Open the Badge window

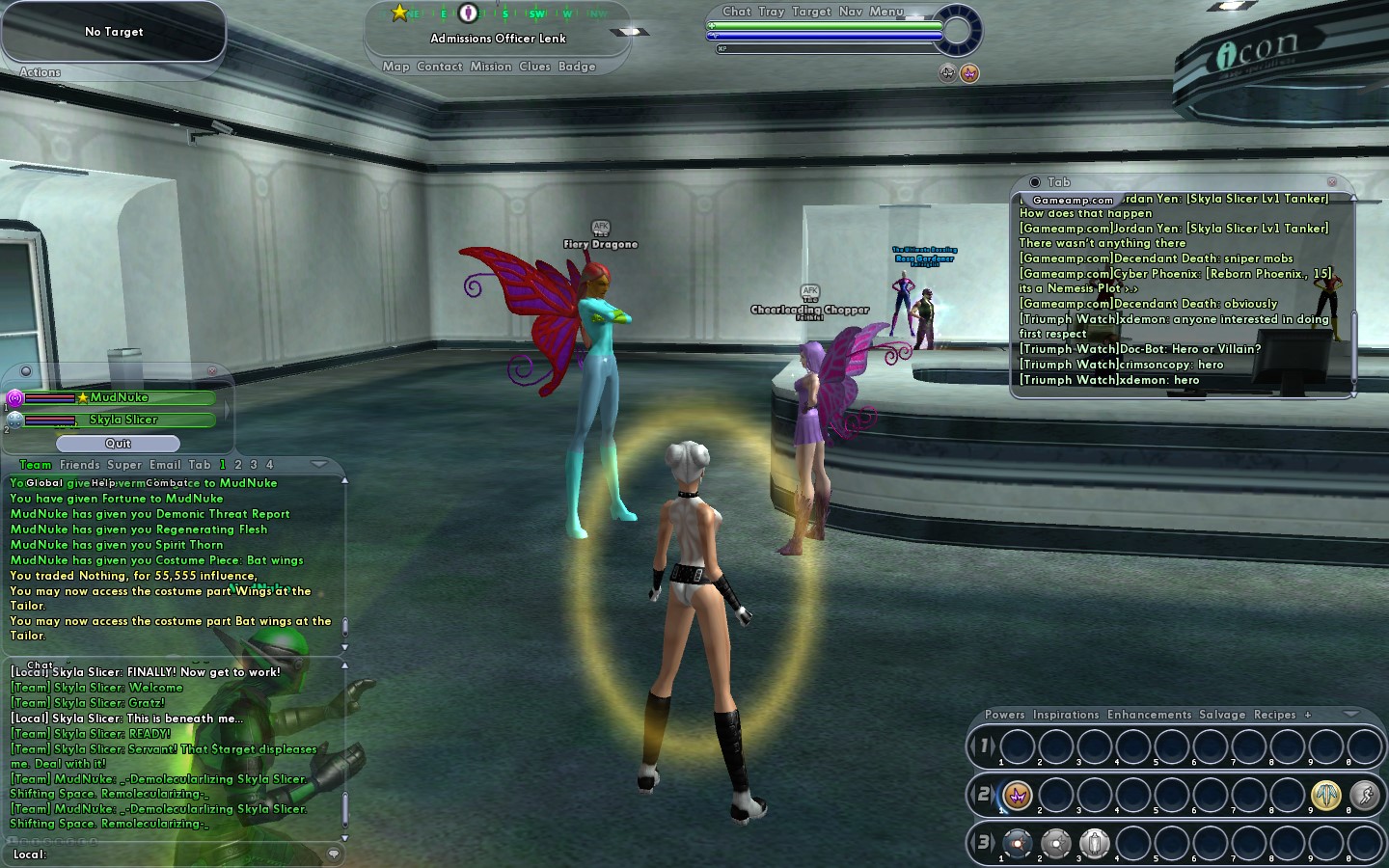pyautogui.click(x=577, y=67)
